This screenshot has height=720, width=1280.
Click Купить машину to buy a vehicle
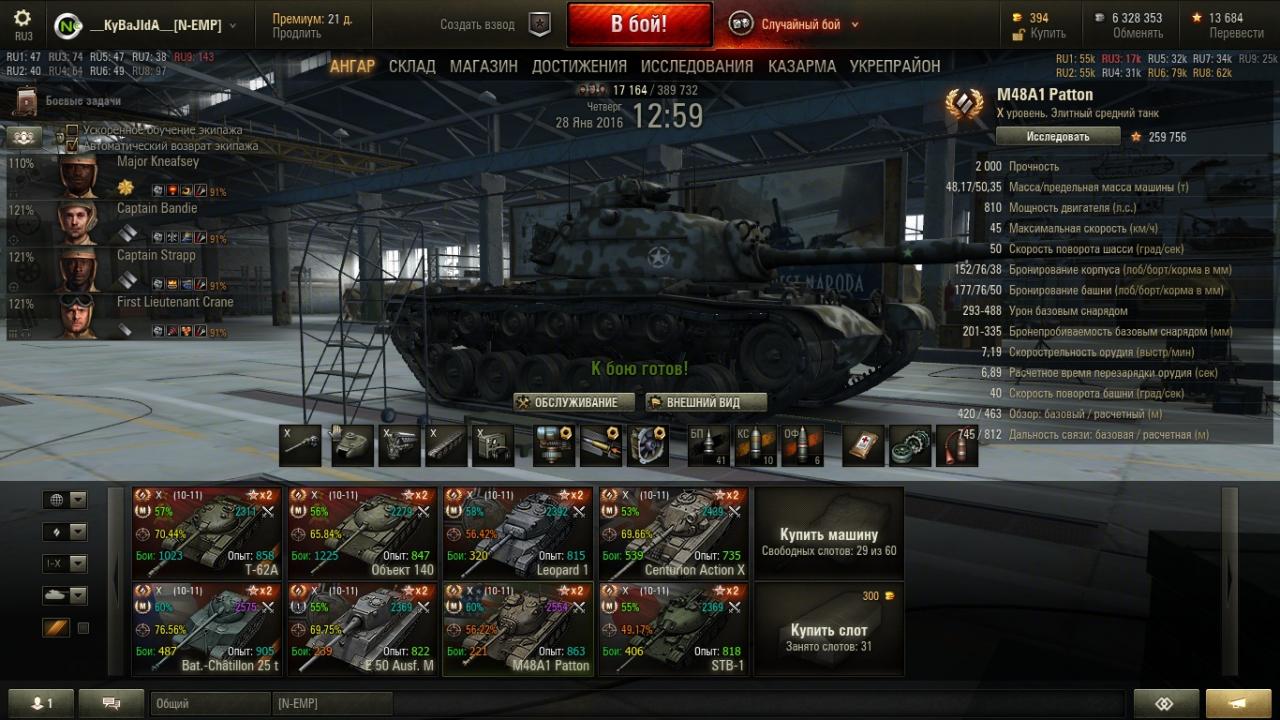[x=828, y=533]
